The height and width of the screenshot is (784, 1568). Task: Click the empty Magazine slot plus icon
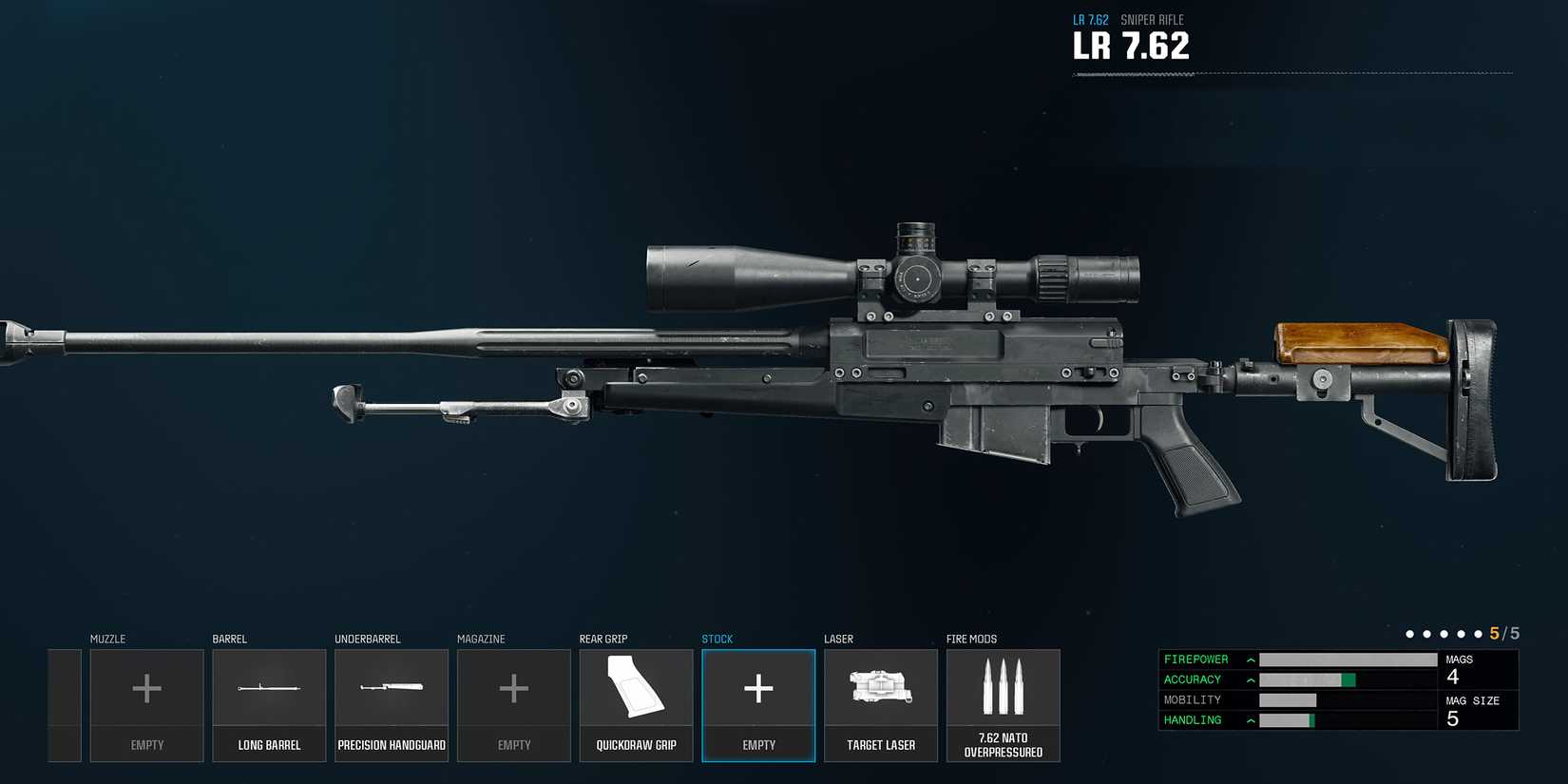[x=514, y=689]
